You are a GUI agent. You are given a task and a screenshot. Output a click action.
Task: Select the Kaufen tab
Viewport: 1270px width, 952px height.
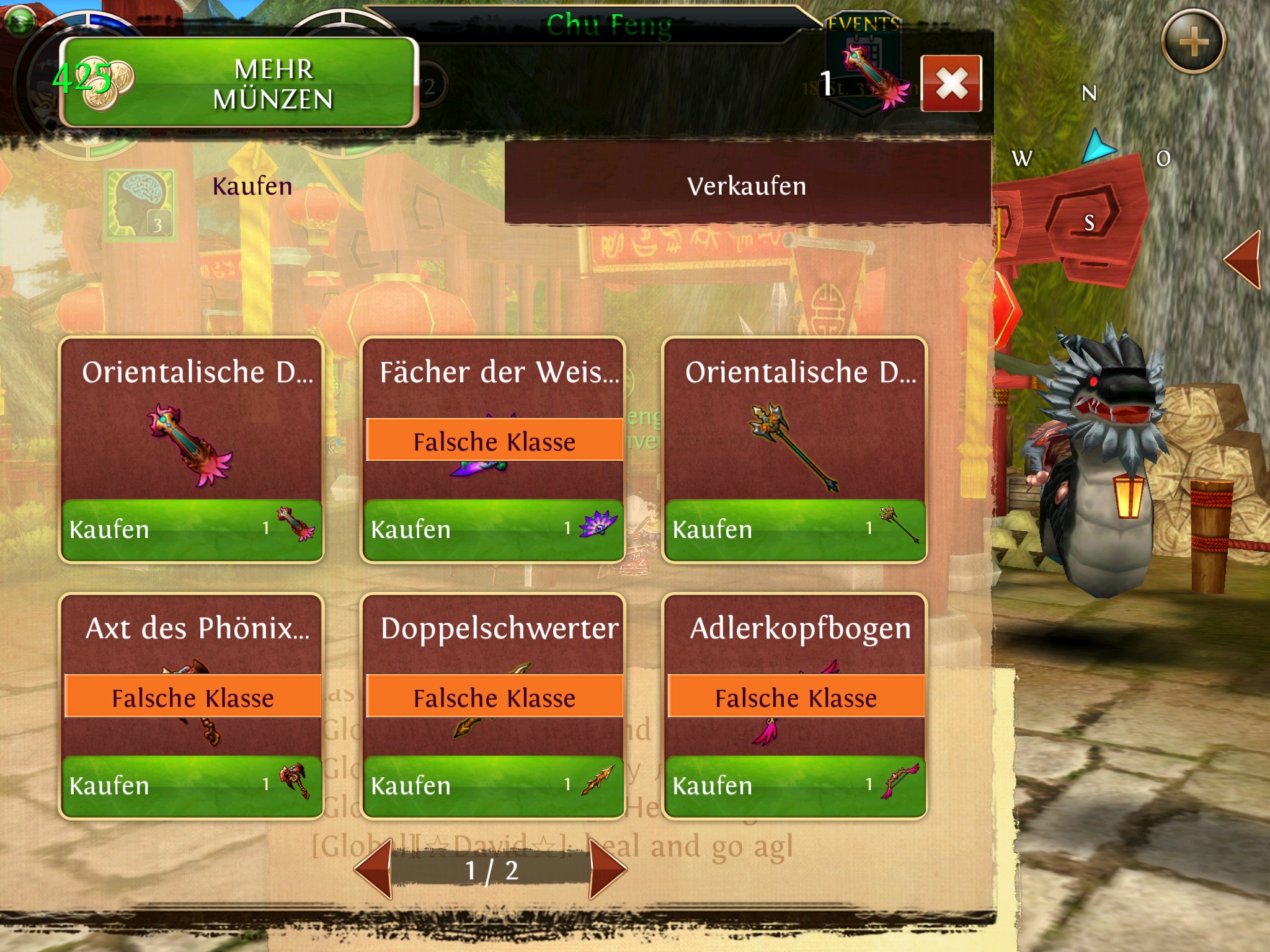coord(252,186)
